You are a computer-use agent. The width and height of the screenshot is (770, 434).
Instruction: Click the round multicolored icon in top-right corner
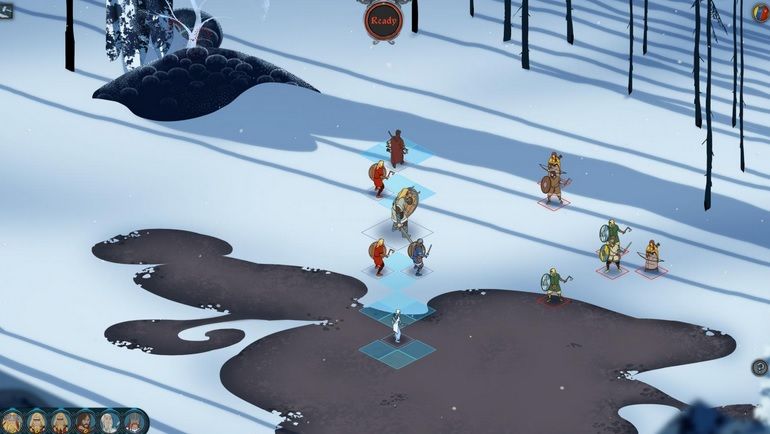pyautogui.click(x=761, y=13)
